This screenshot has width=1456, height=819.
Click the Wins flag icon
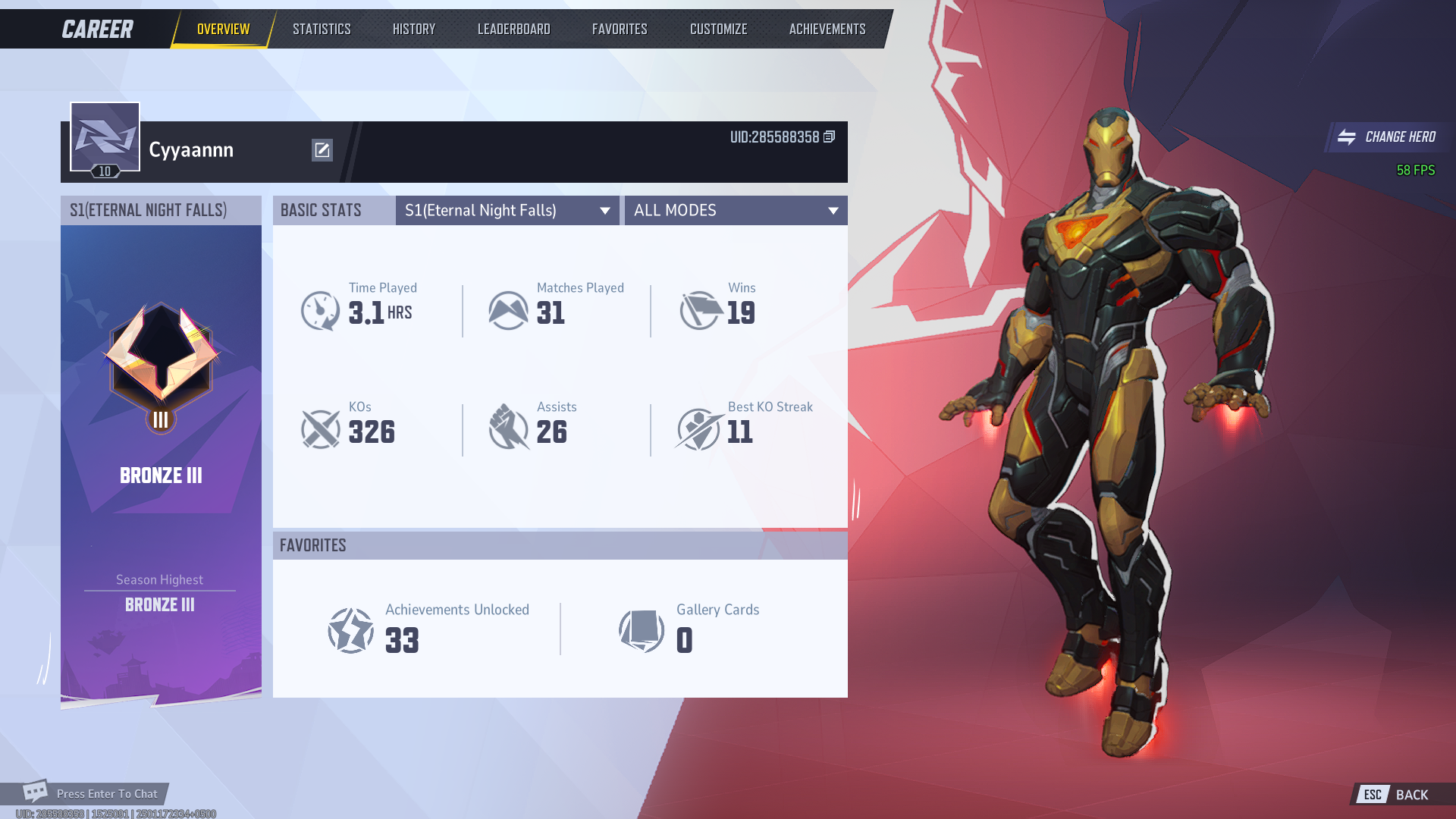pos(698,309)
